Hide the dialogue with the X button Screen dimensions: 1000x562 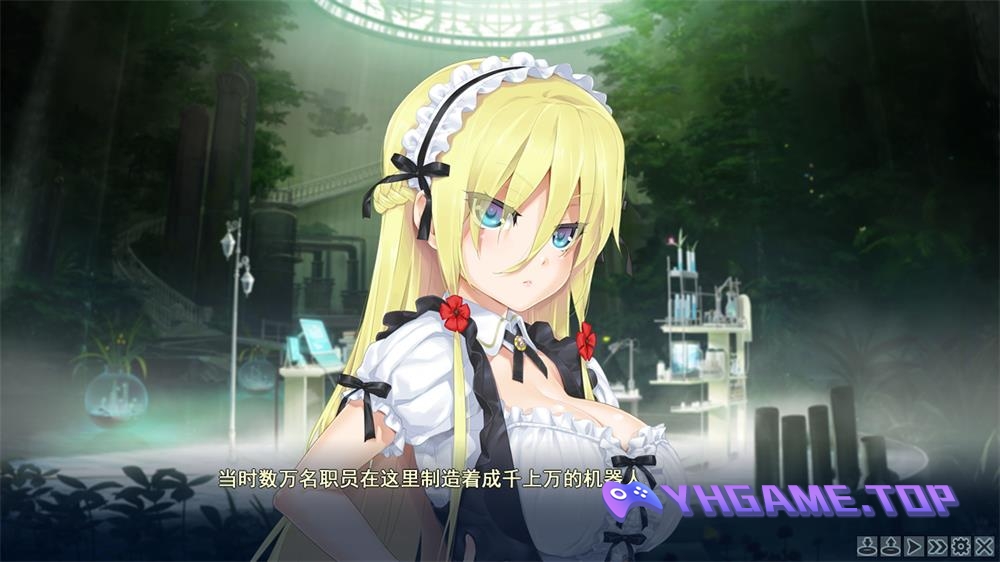tap(984, 546)
